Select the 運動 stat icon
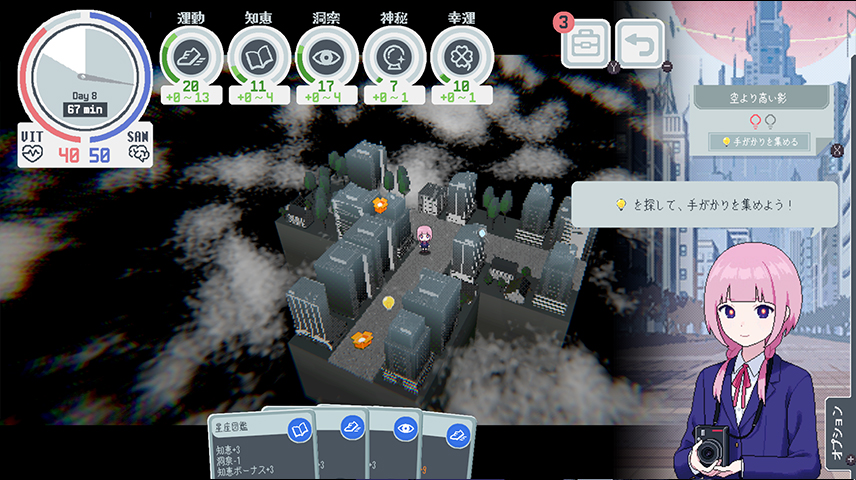This screenshot has width=856, height=480. click(190, 55)
